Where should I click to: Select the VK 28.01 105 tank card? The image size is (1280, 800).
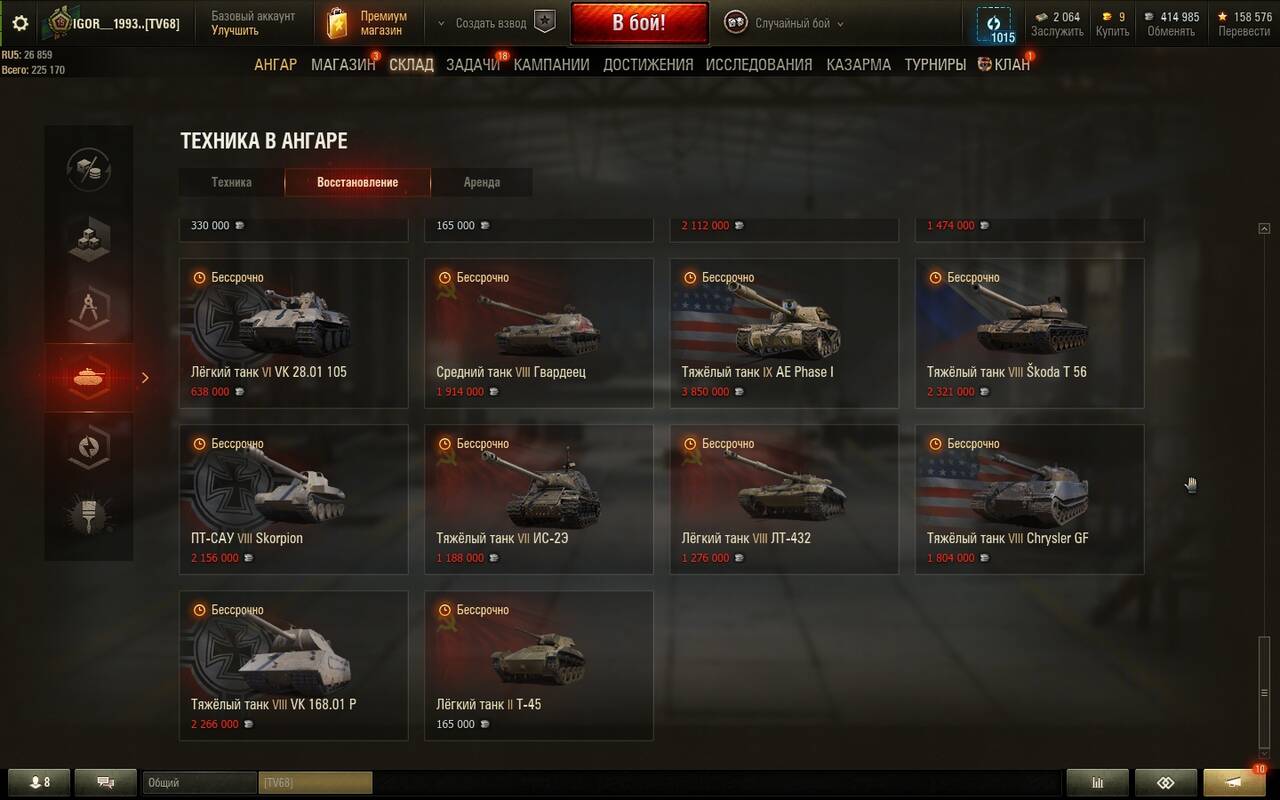coord(294,333)
